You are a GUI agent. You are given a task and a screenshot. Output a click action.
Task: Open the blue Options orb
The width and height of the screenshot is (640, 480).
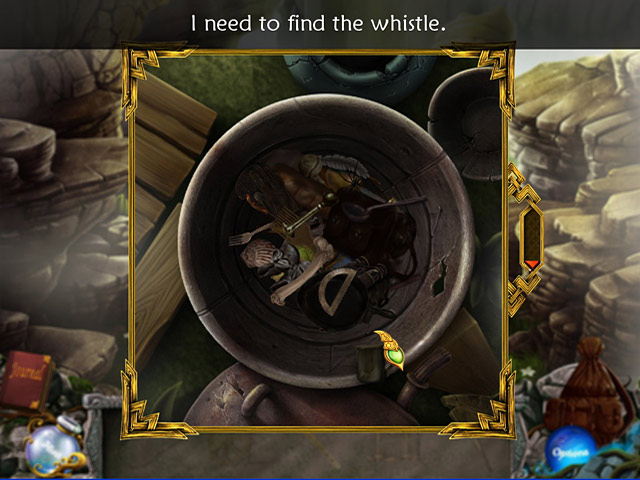pyautogui.click(x=571, y=445)
